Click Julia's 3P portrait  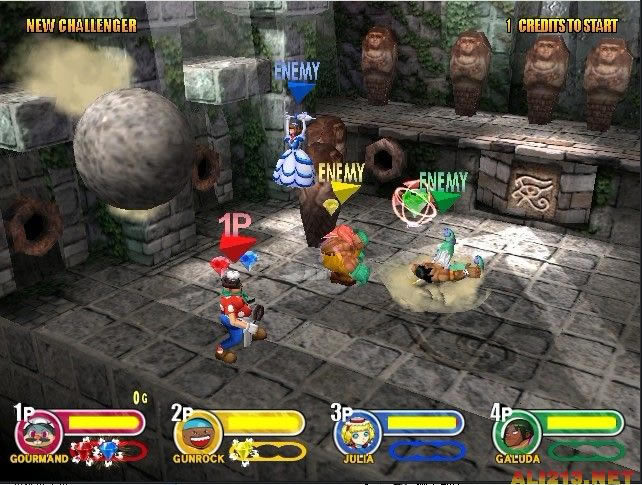coord(355,432)
